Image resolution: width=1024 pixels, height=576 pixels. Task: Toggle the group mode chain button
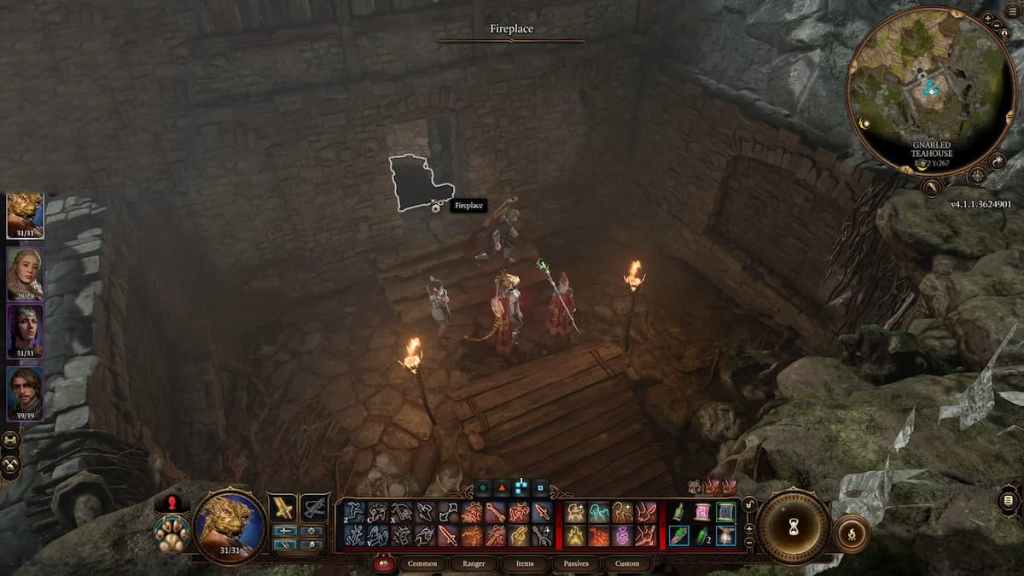(11, 440)
